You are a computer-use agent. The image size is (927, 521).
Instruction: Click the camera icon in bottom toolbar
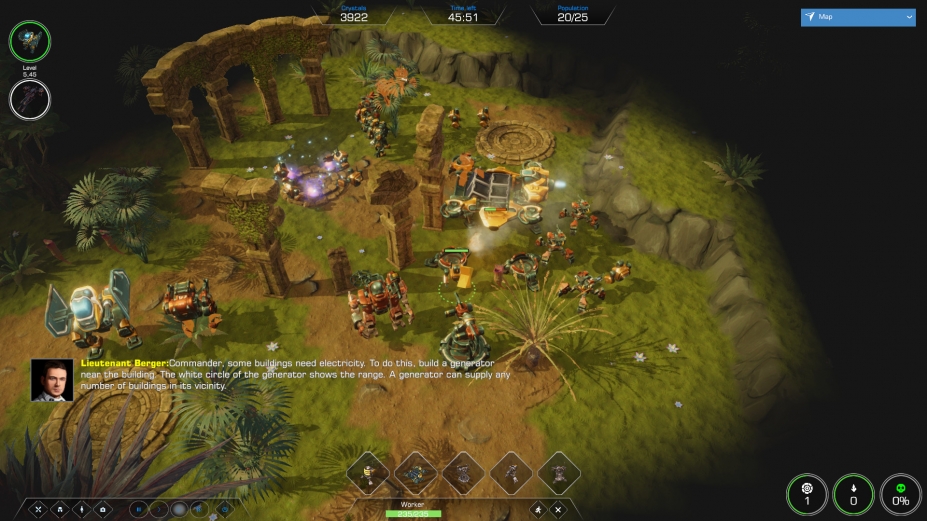pyautogui.click(x=103, y=509)
